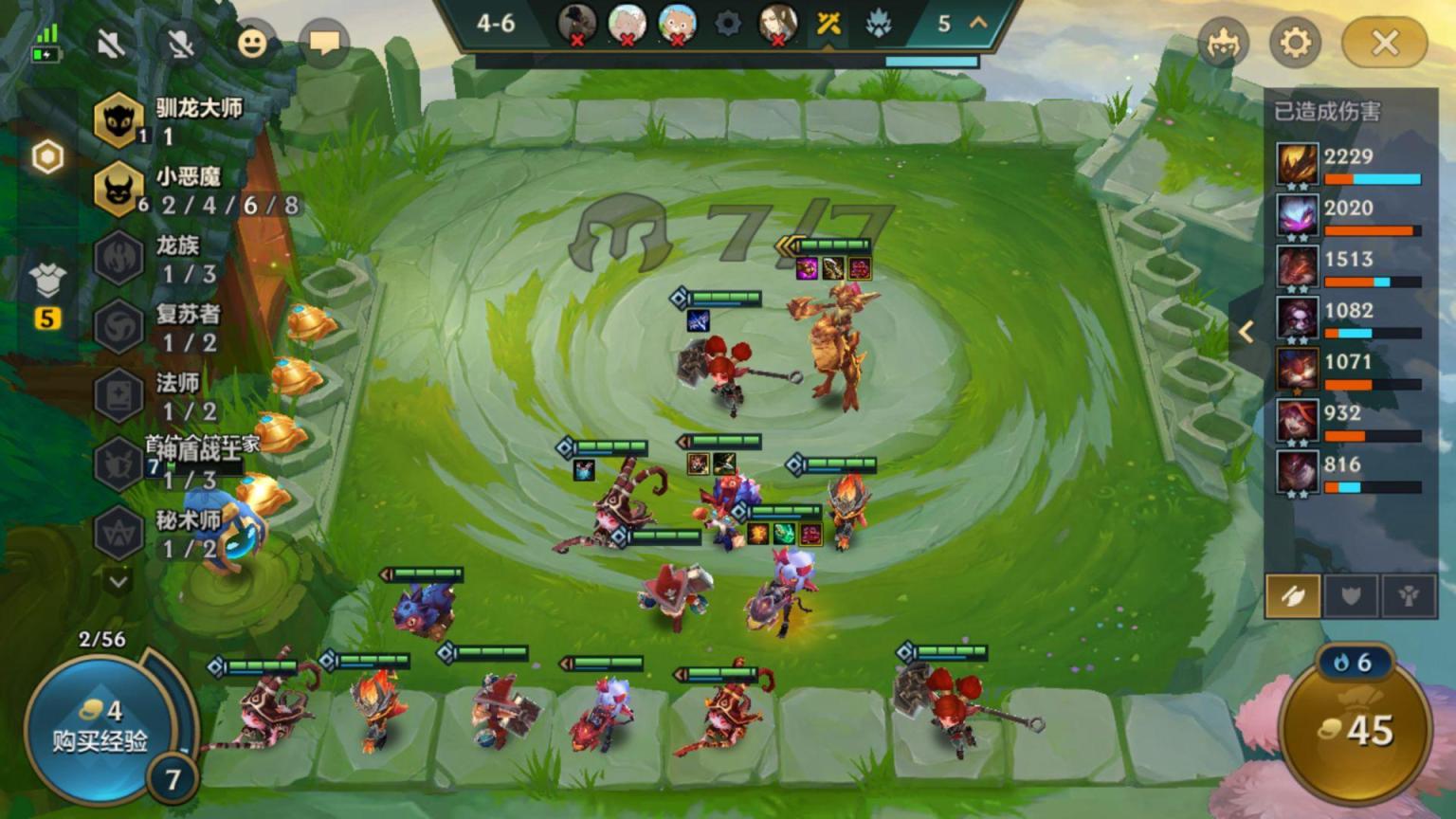Toggle the muted speaker icon

tap(111, 43)
